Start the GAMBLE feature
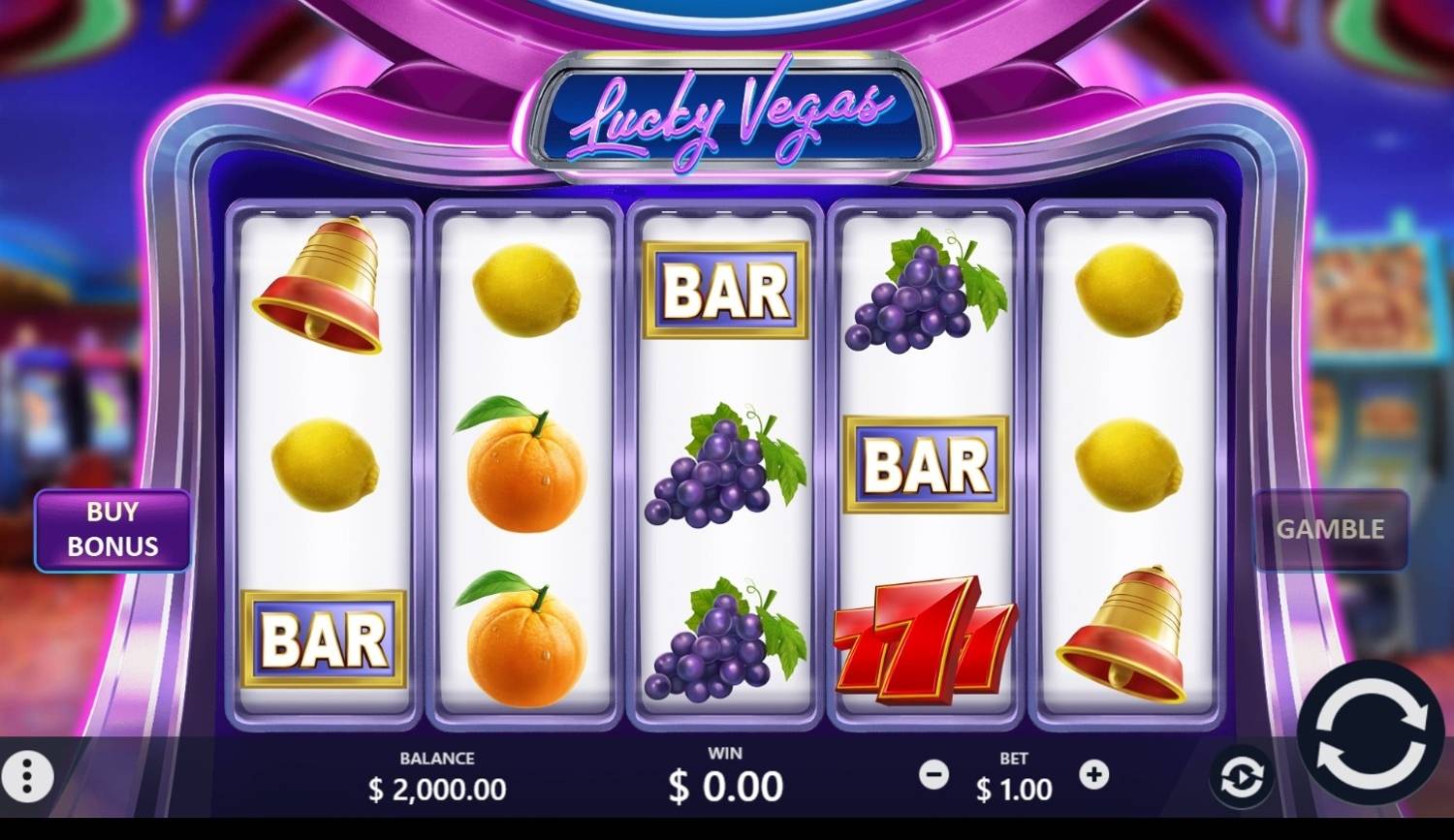This screenshot has height=840, width=1454. click(1330, 529)
